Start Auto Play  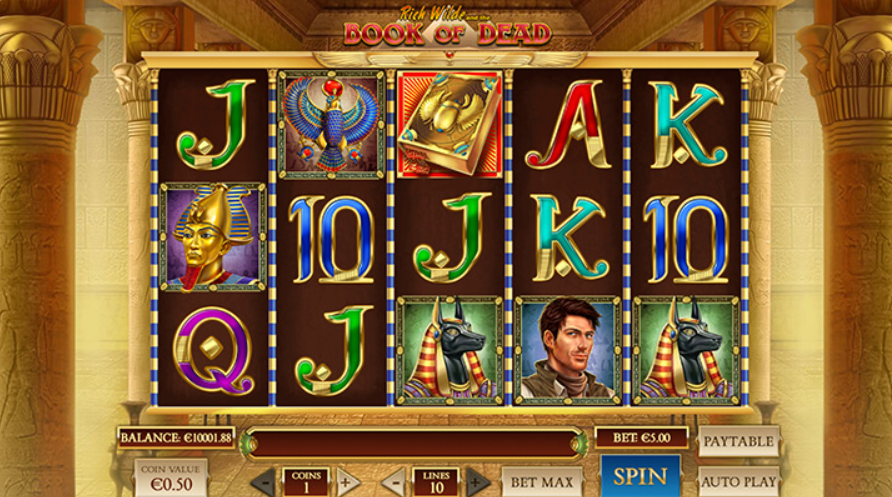coord(738,481)
